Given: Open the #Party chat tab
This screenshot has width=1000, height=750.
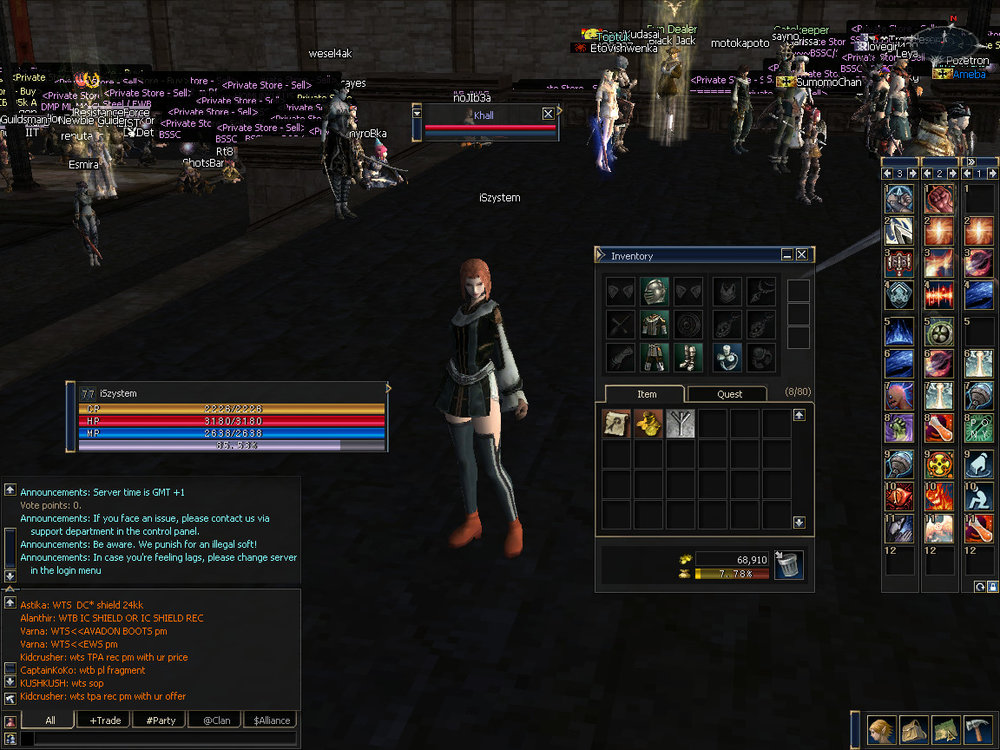Looking at the screenshot, I should (160, 720).
